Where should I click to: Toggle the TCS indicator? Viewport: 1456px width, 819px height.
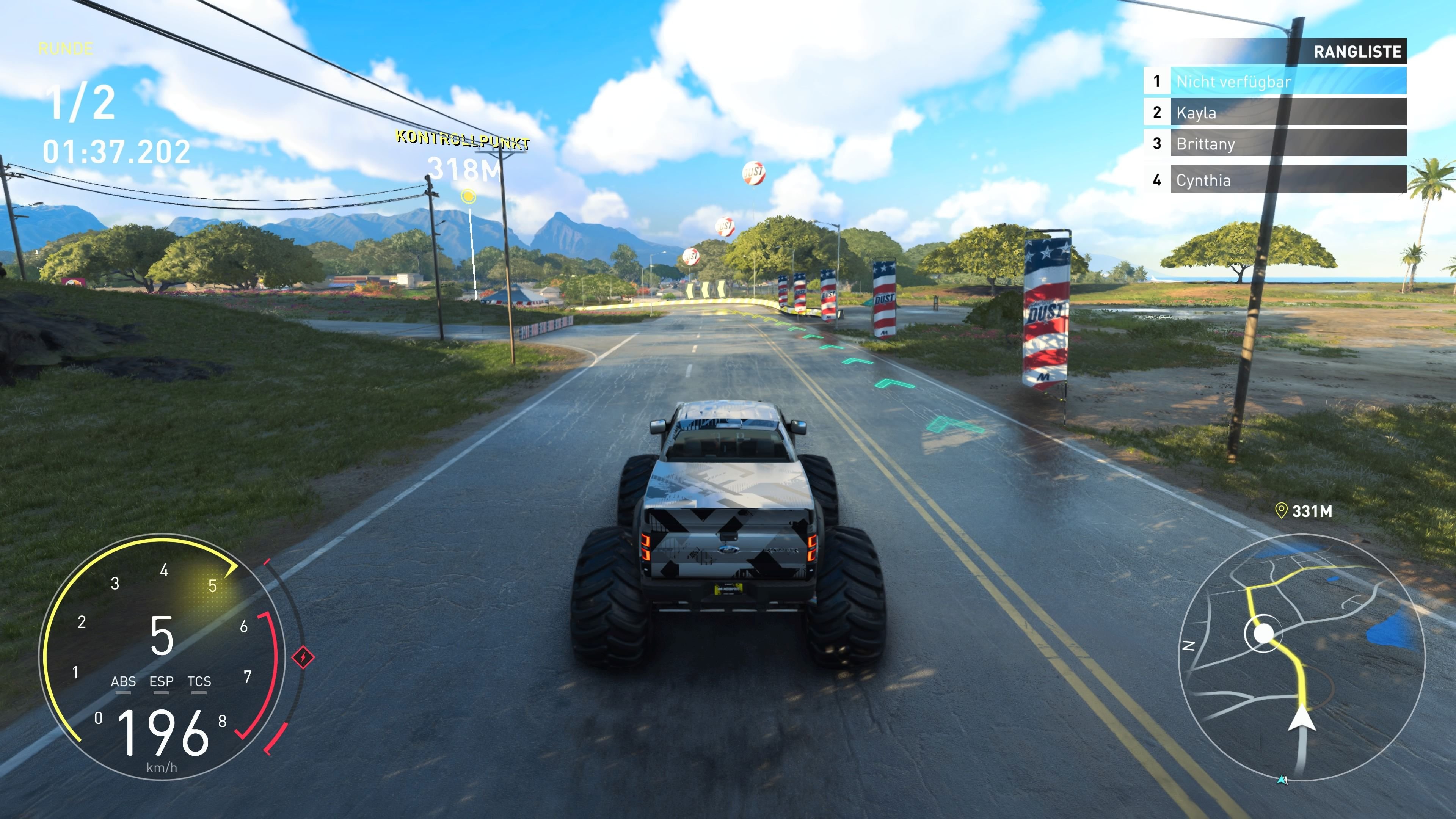(x=199, y=682)
